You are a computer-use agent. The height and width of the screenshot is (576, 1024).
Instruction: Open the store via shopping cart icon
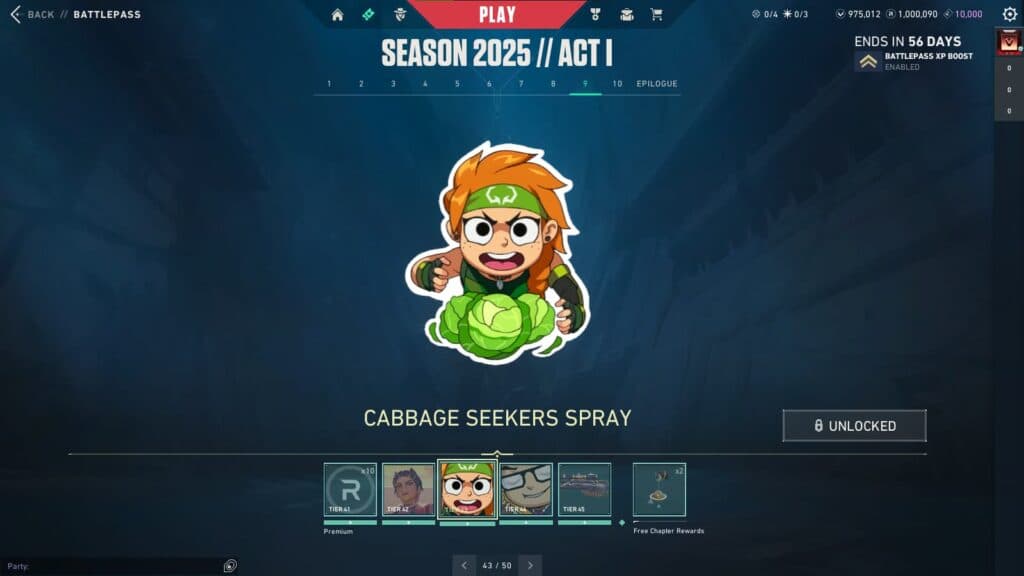(656, 15)
